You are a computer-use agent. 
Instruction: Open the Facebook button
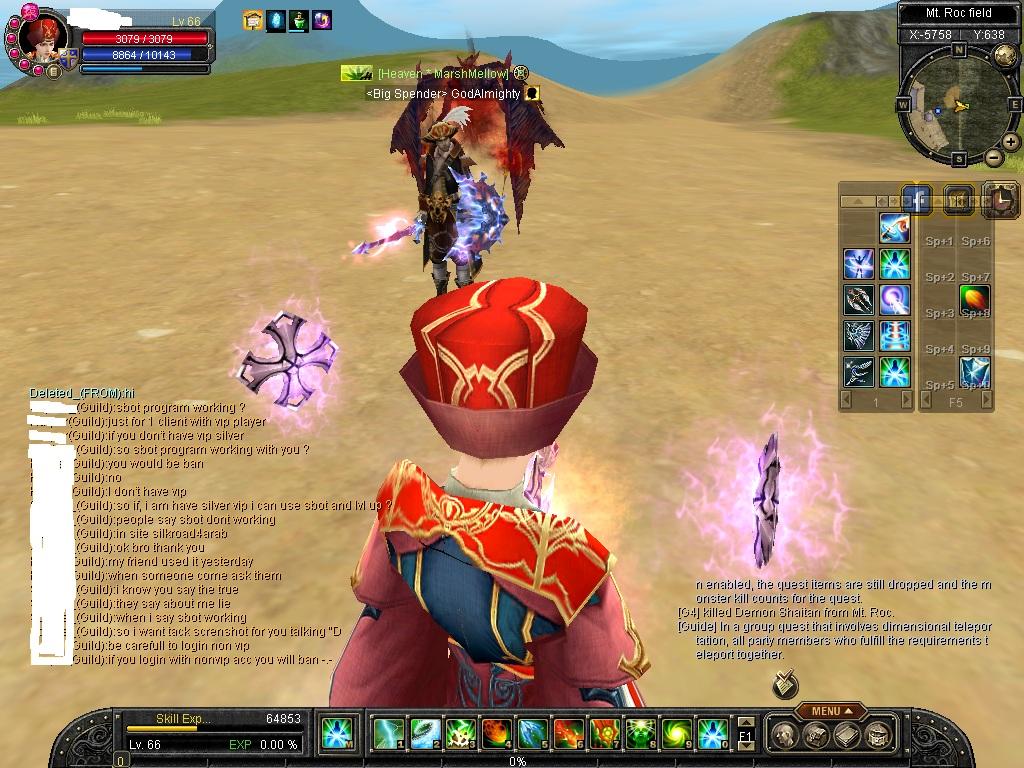[x=917, y=199]
